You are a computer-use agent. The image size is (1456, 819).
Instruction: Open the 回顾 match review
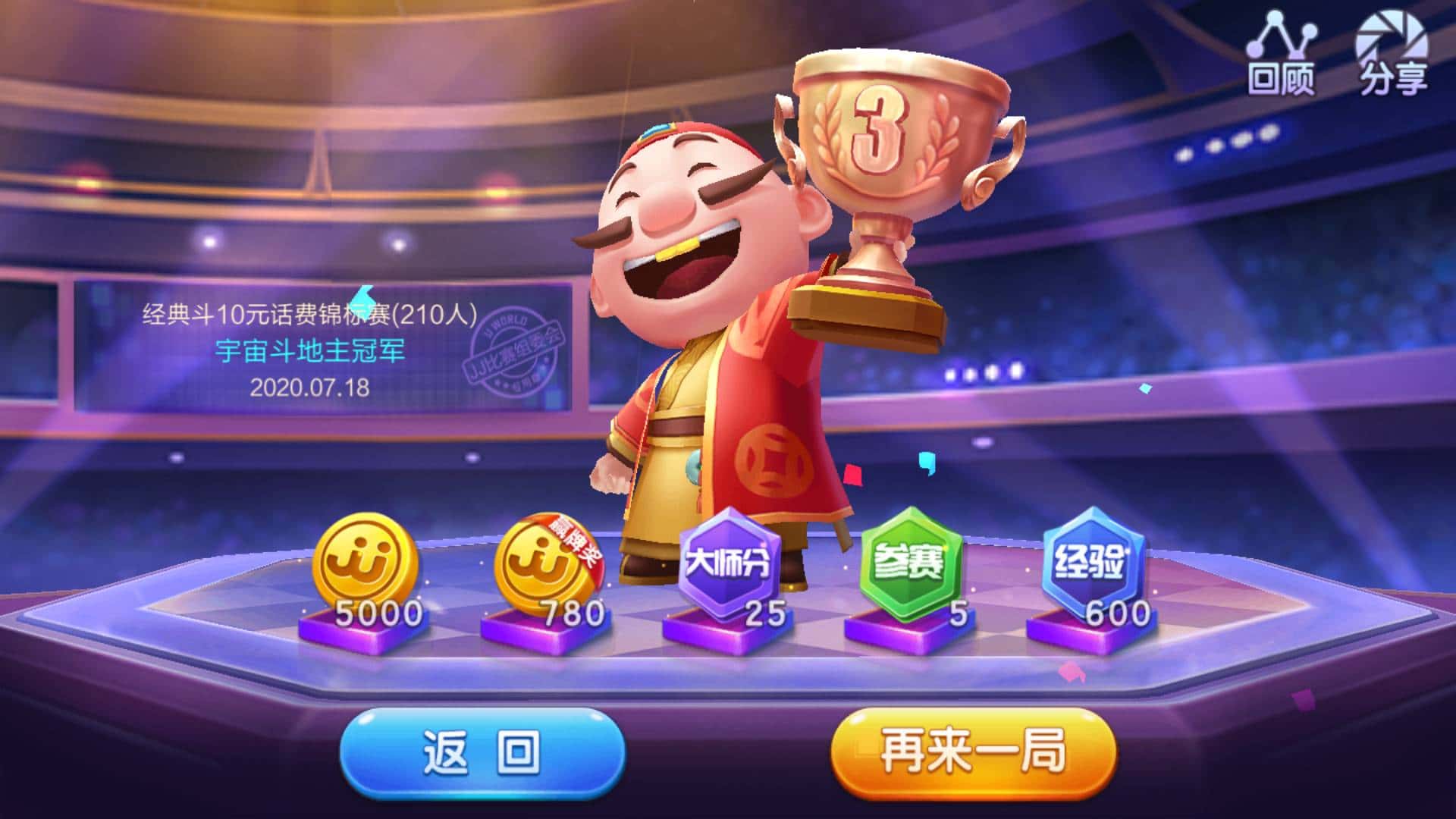[x=1284, y=49]
